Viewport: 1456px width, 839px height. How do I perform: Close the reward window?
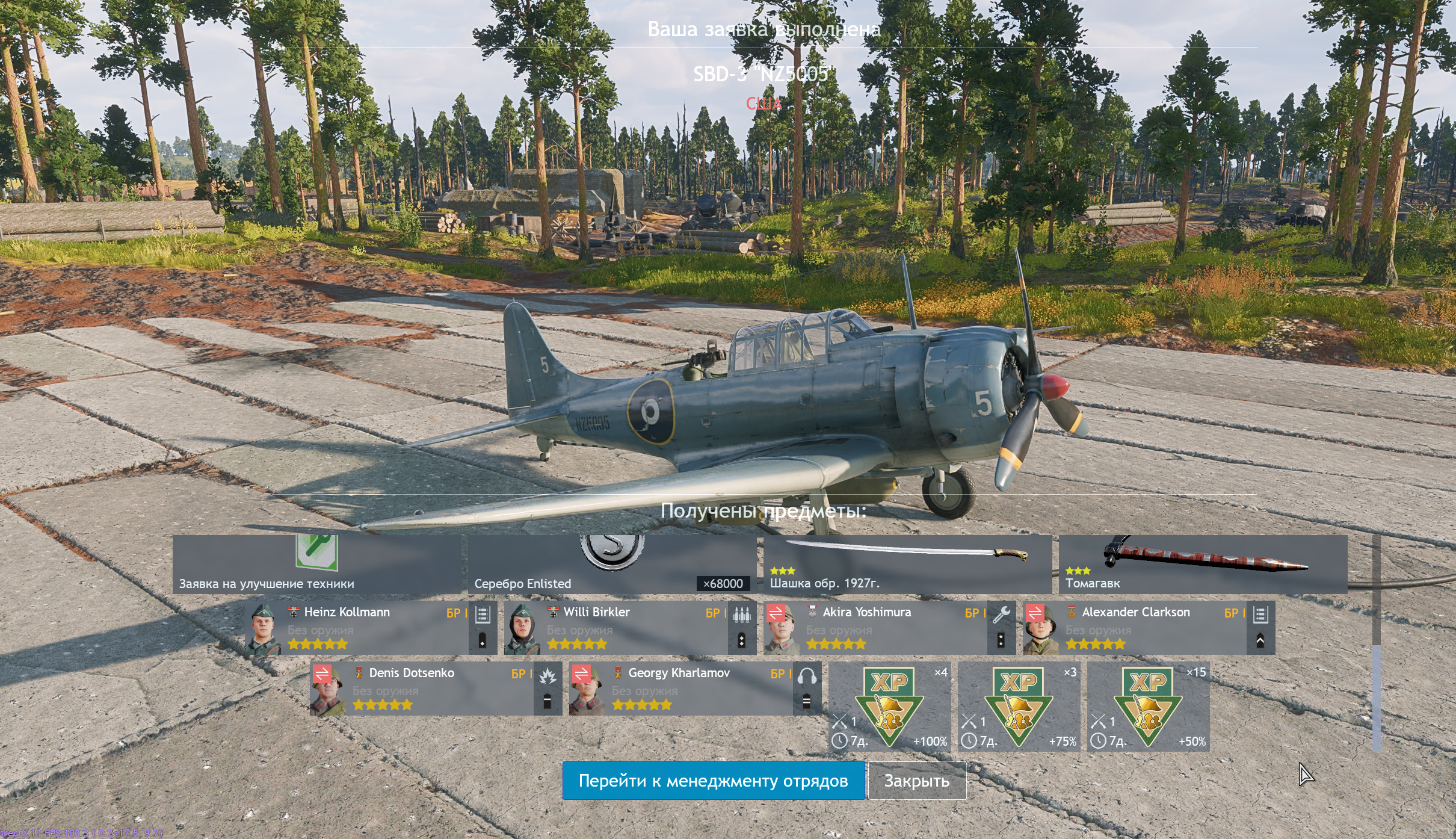[x=916, y=781]
